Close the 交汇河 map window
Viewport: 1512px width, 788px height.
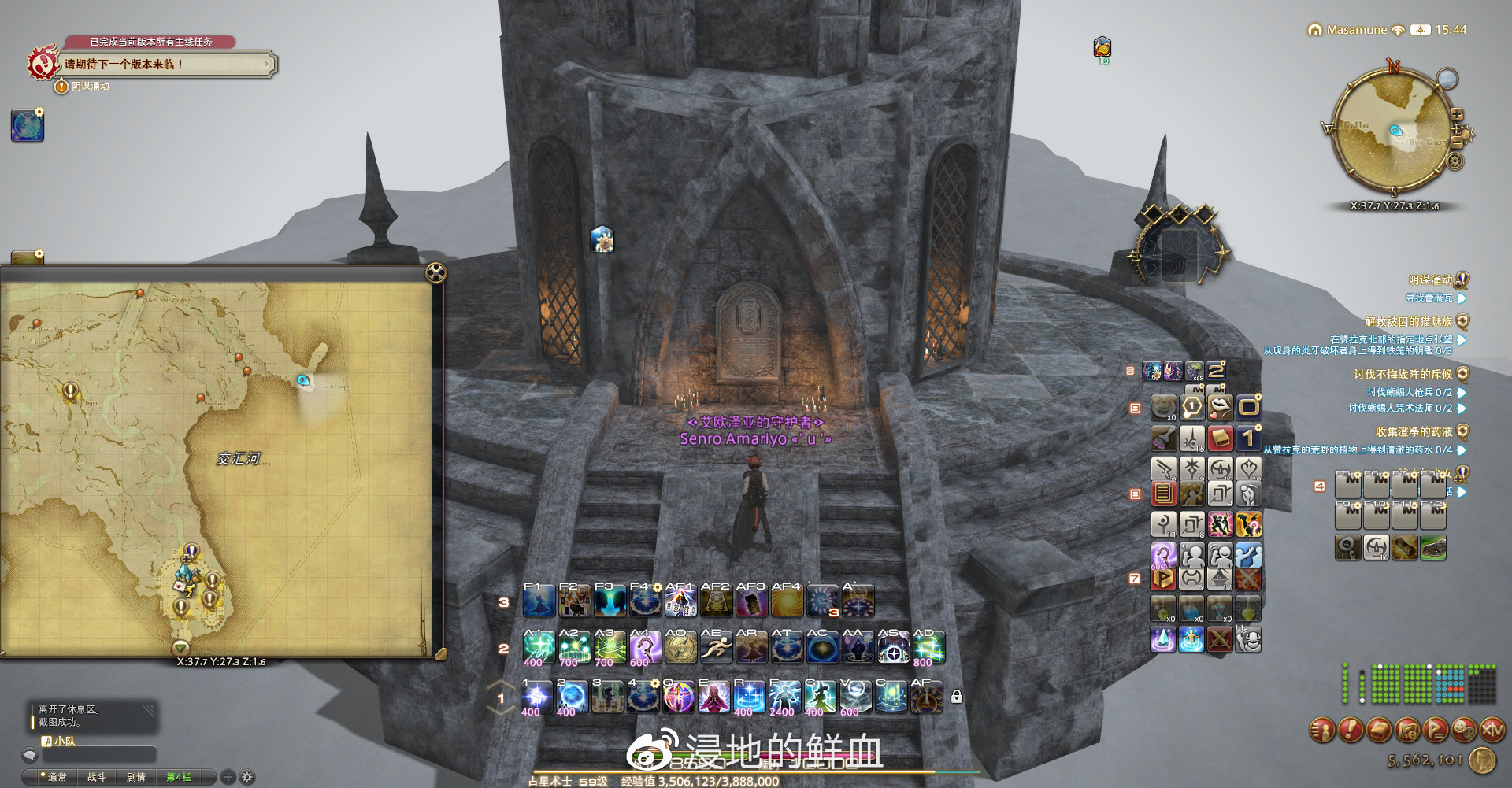(435, 273)
